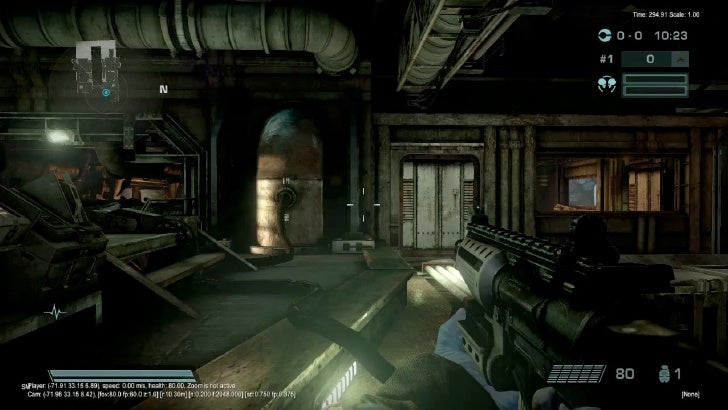The image size is (728, 410).
Task: Select the grenade icon
Action: [656, 374]
